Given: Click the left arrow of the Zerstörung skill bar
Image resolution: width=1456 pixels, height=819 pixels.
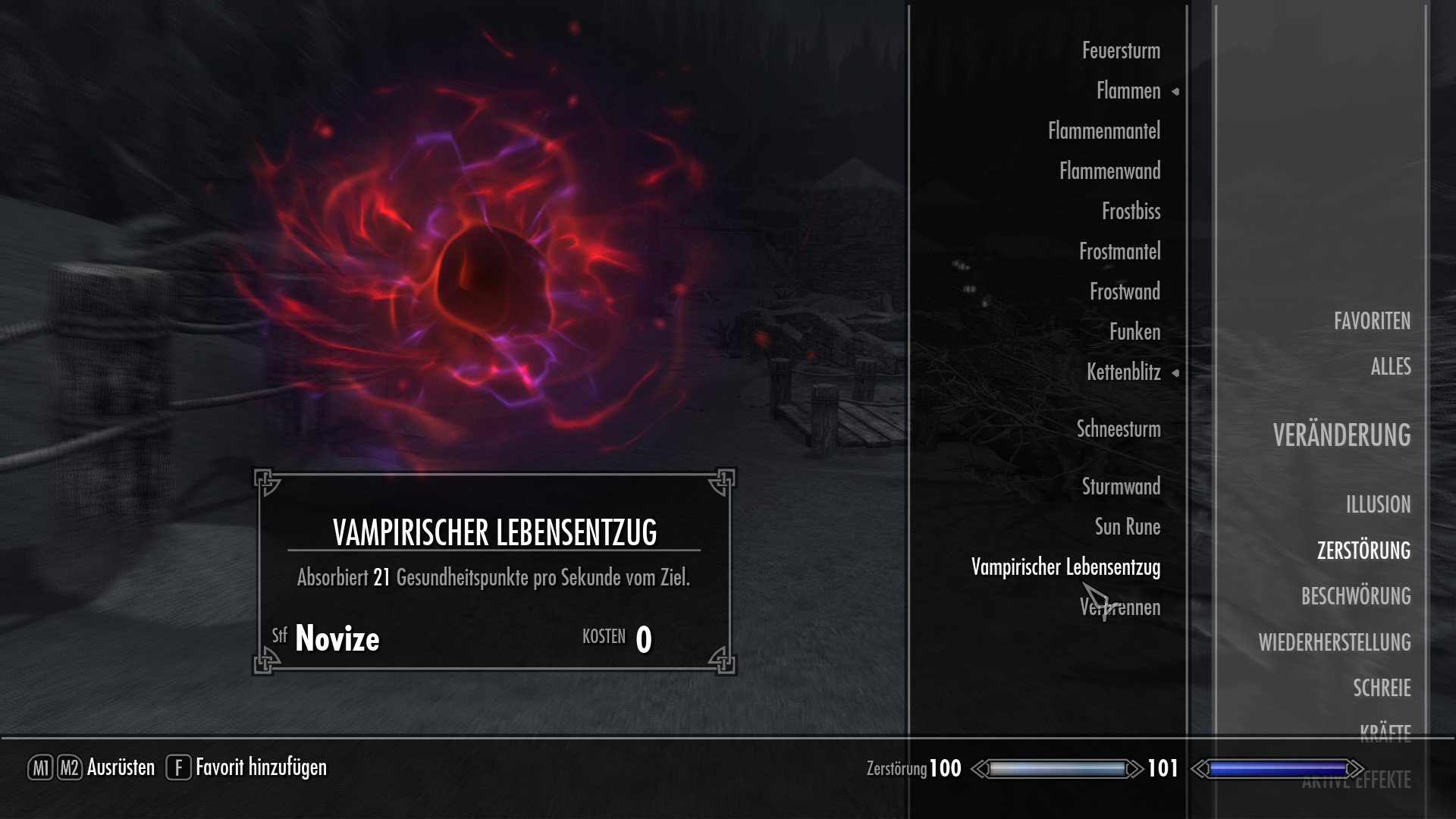Looking at the screenshot, I should pos(983,767).
